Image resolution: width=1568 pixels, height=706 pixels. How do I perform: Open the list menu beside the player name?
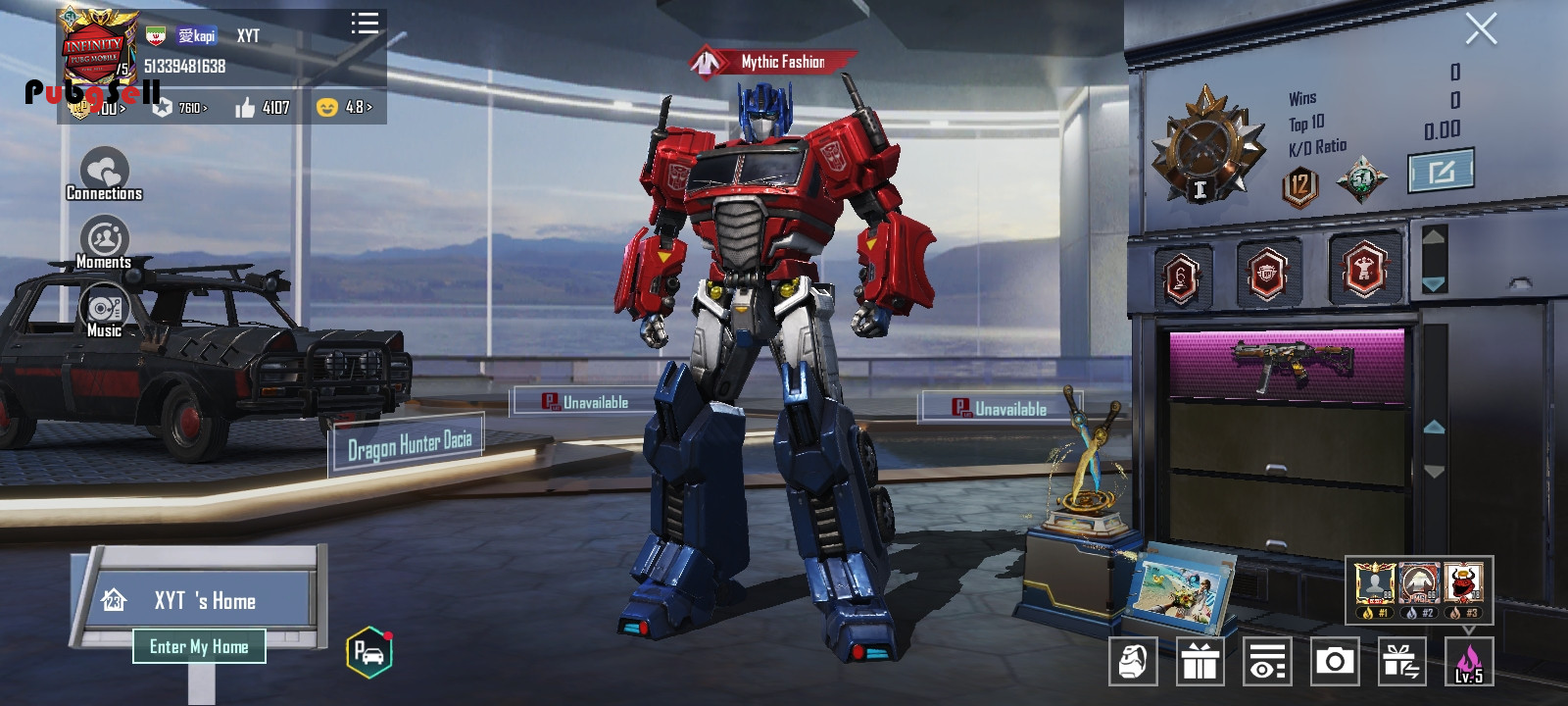[365, 24]
